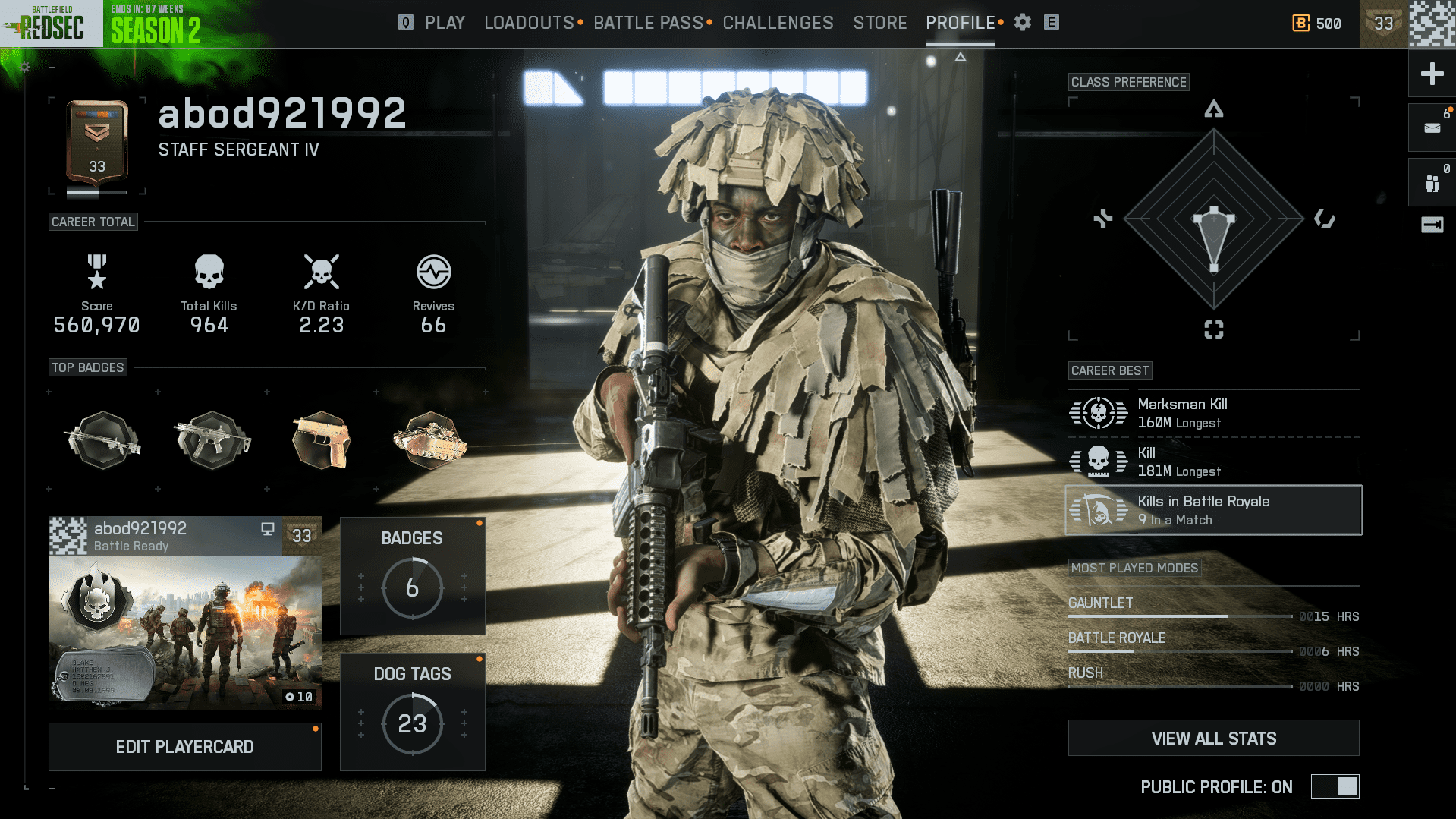The width and height of the screenshot is (1456, 819).
Task: Select the pistol badge under Top Badges
Action: point(320,440)
